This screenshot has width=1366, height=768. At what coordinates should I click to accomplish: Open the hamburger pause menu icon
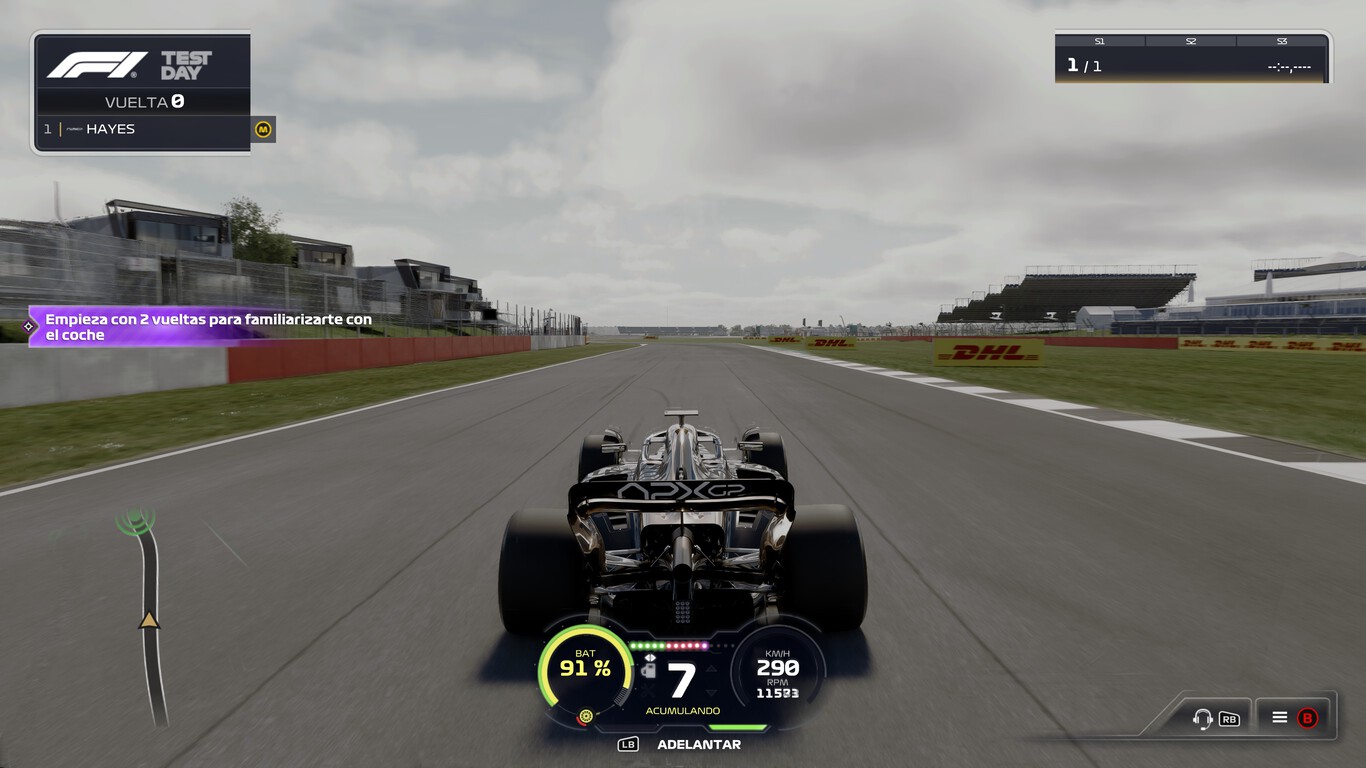(x=1280, y=719)
